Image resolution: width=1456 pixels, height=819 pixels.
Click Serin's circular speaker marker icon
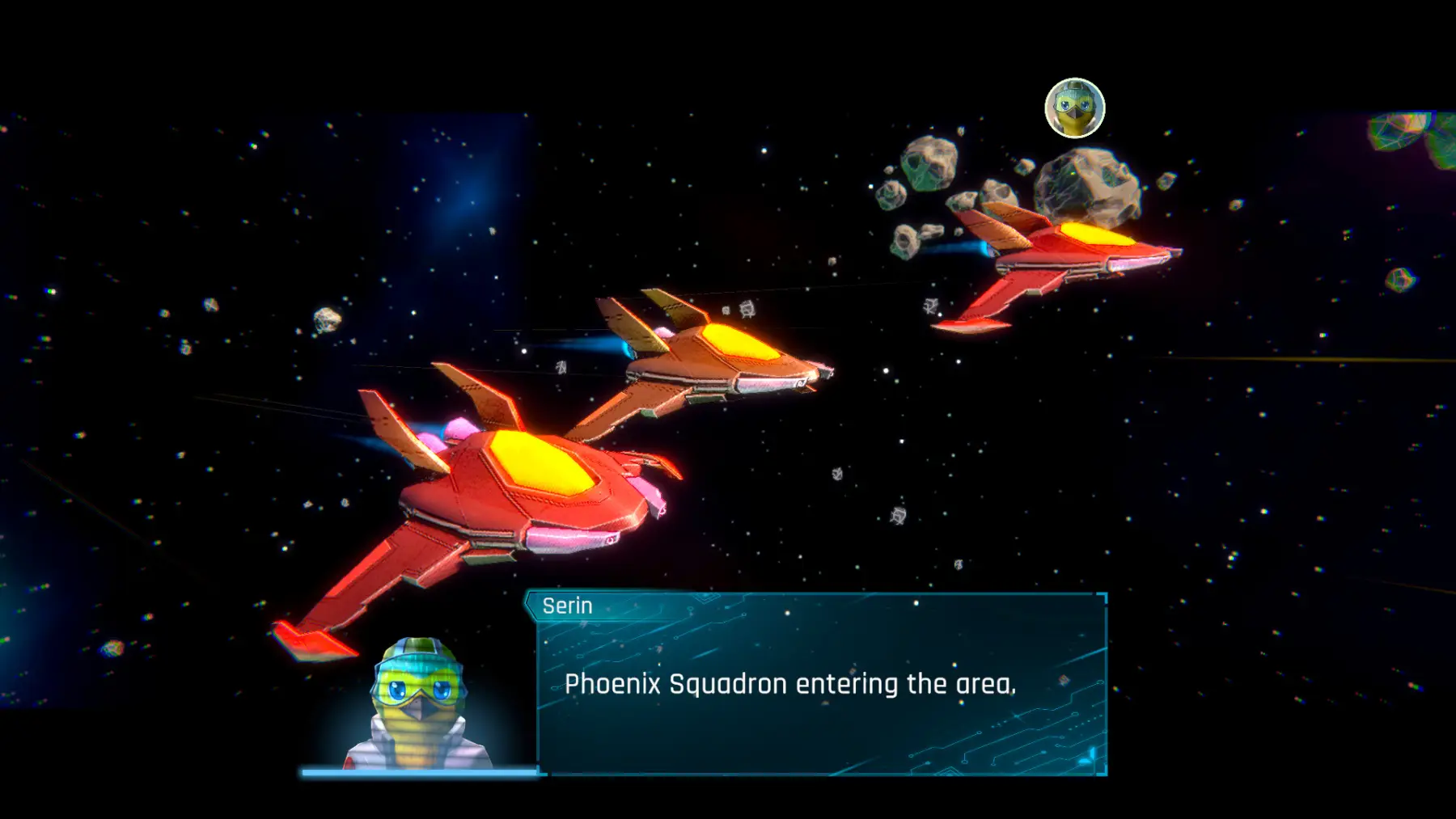(1074, 108)
